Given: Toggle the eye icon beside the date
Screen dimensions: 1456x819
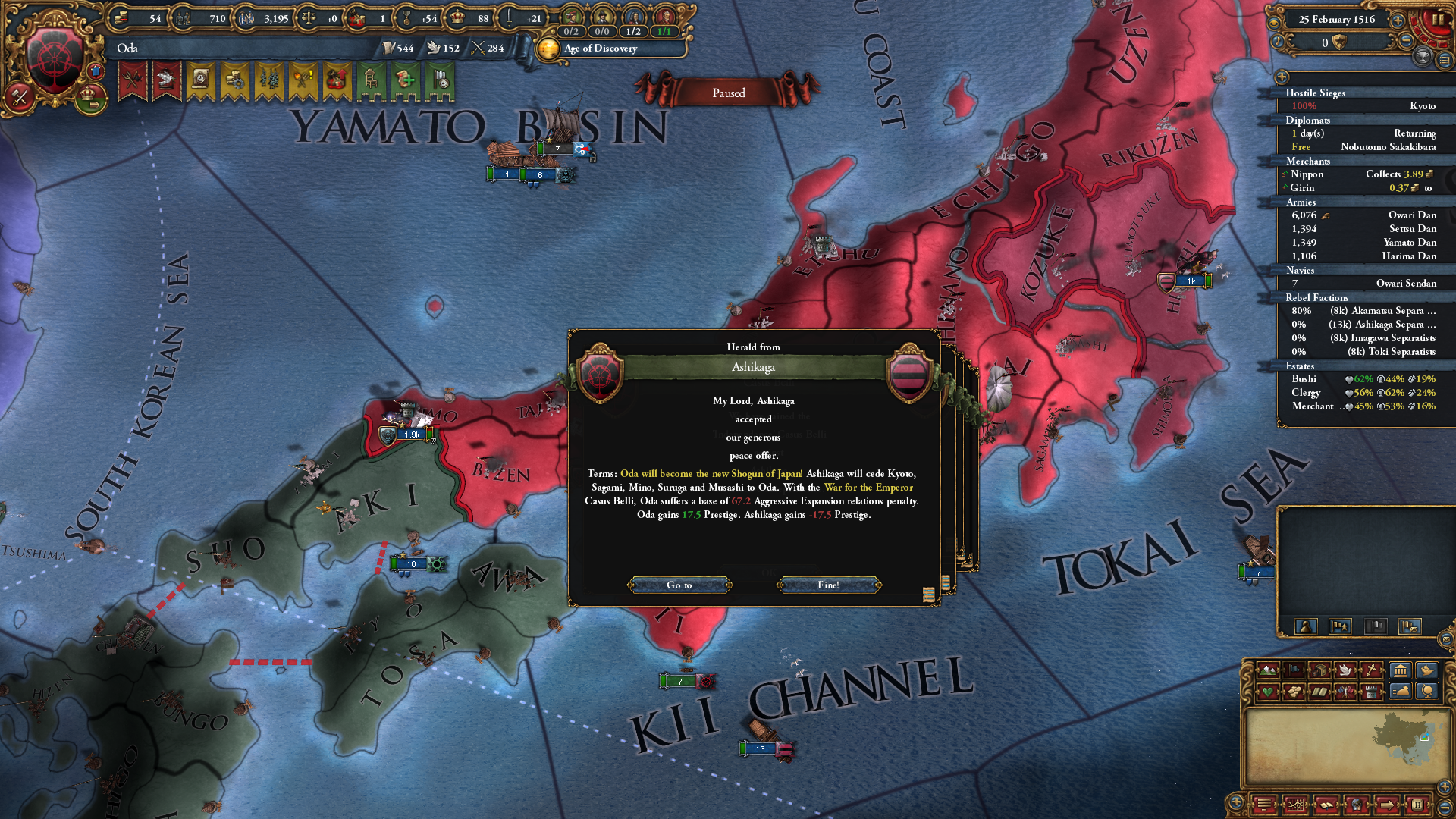Looking at the screenshot, I should tap(1275, 23).
